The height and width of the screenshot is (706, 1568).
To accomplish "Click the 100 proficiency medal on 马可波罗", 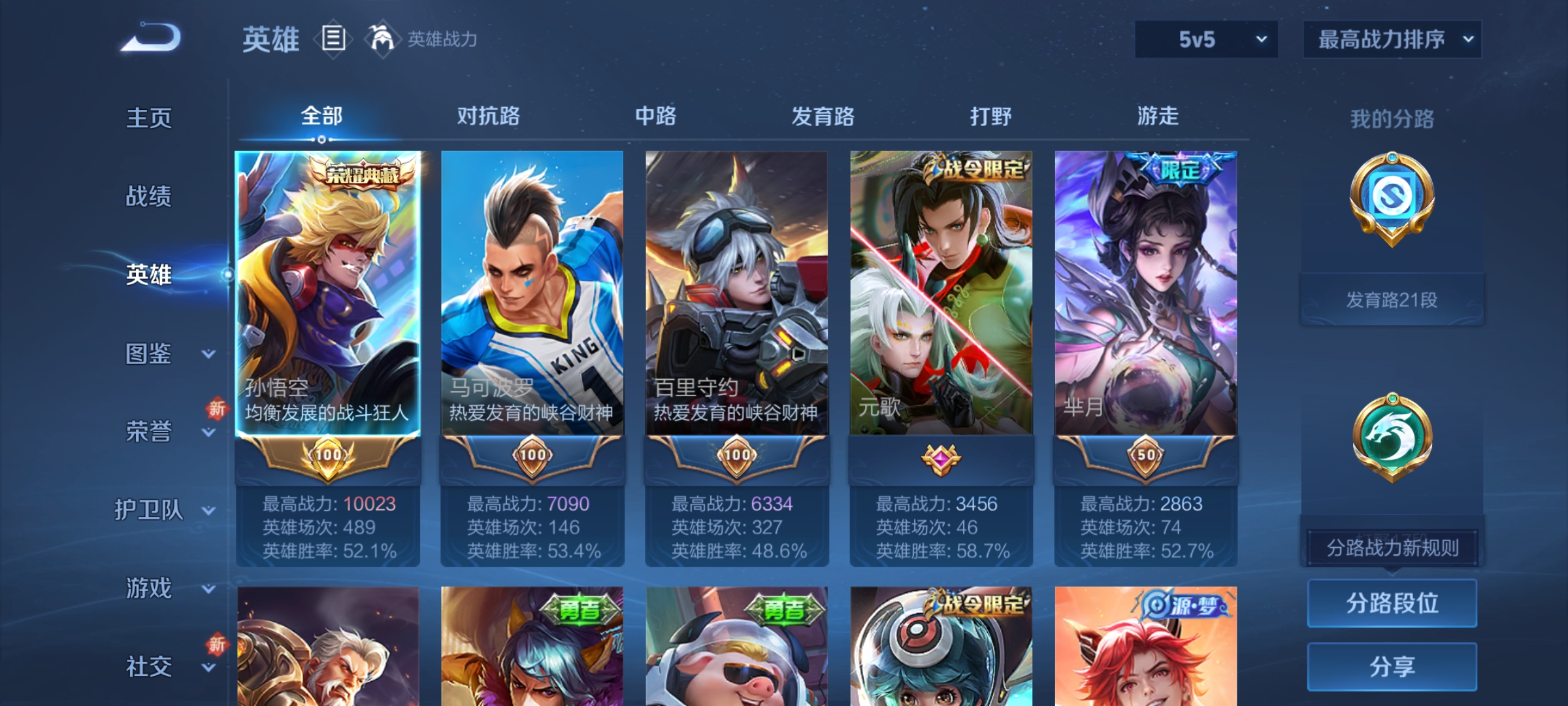I will (531, 456).
